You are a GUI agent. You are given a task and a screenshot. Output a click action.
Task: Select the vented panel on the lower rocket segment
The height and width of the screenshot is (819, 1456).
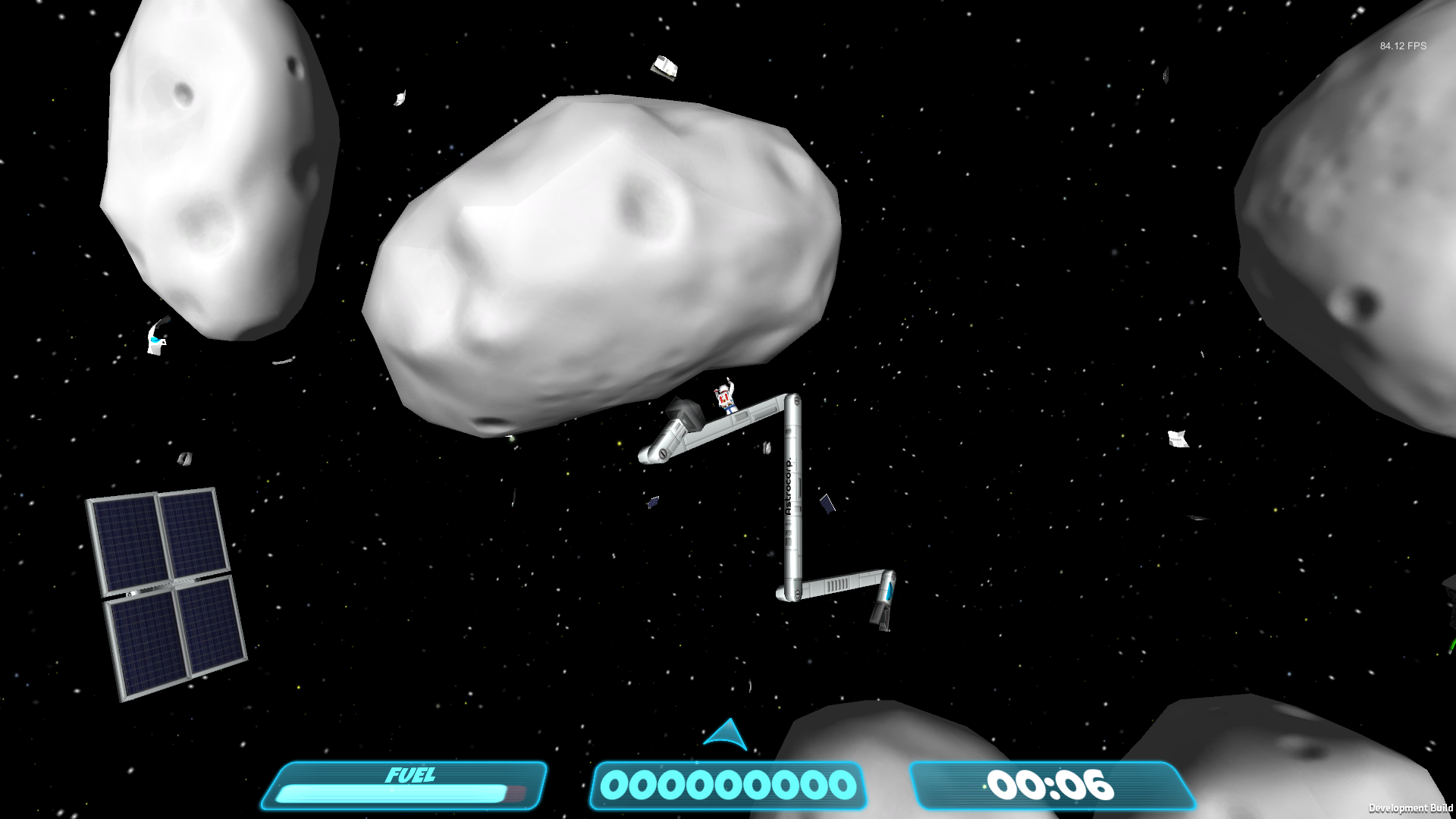pyautogui.click(x=837, y=585)
